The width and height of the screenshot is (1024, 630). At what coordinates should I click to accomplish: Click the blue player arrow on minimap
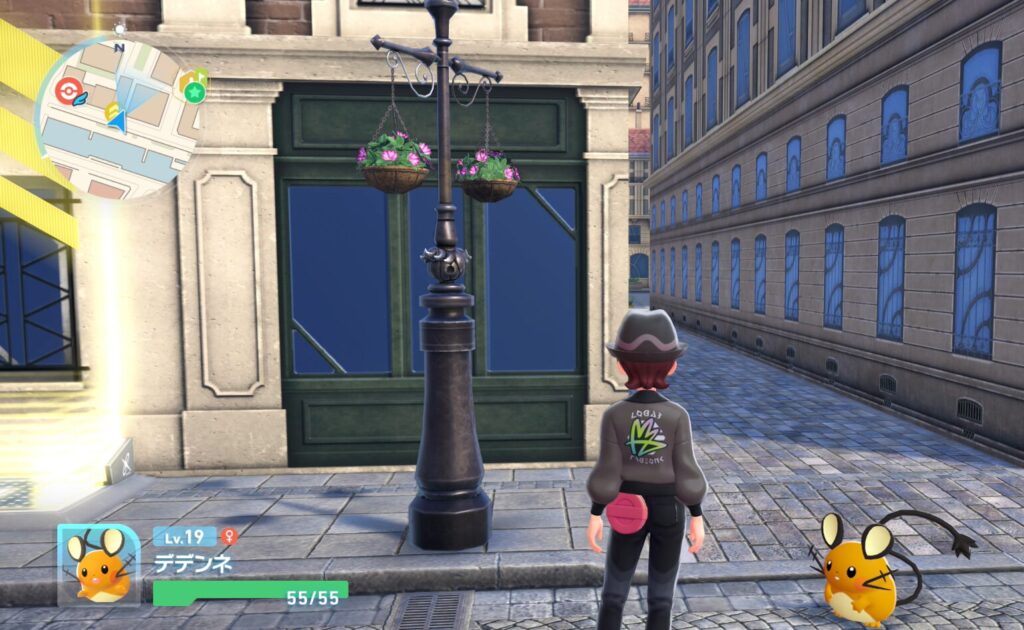[120, 122]
